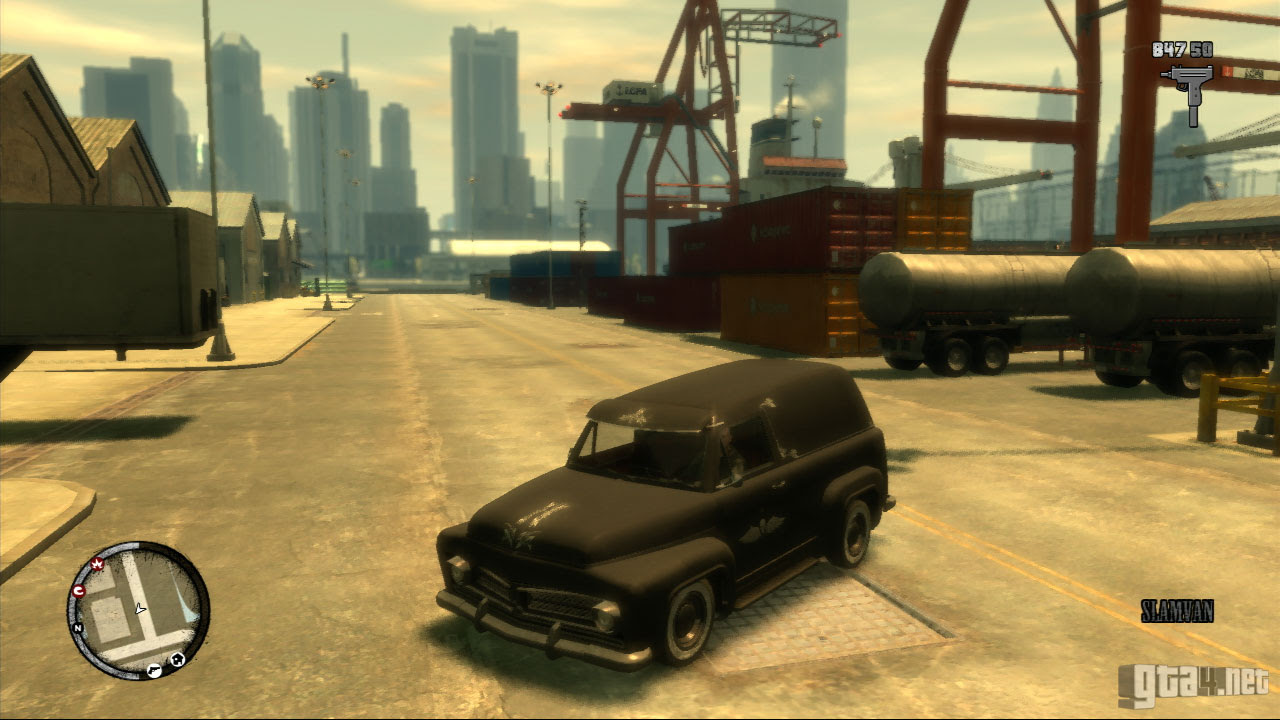The width and height of the screenshot is (1280, 720).
Task: Click the explosion mission blip on the radar
Action: [97, 564]
